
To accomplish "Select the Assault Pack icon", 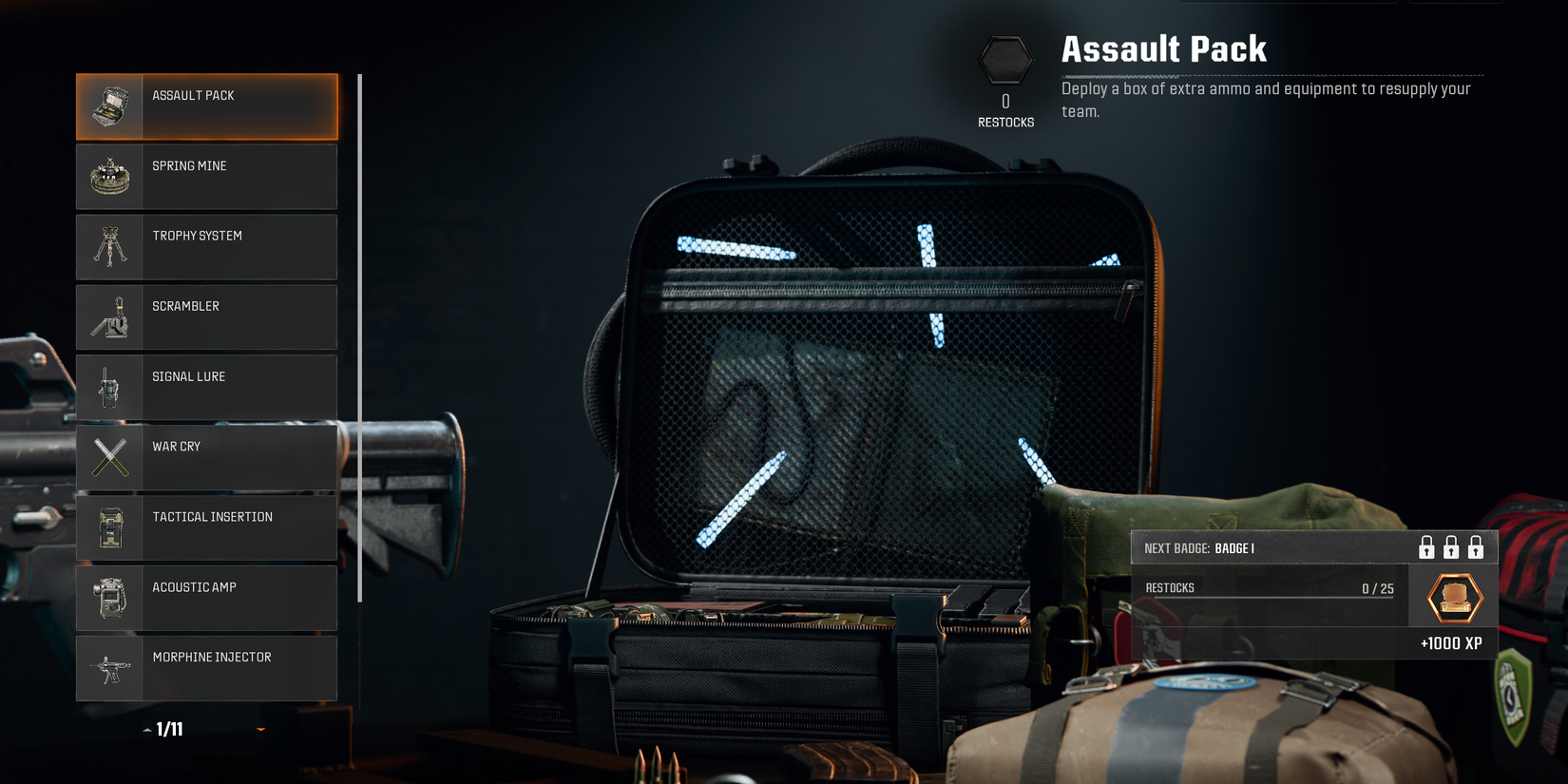I will 110,106.
